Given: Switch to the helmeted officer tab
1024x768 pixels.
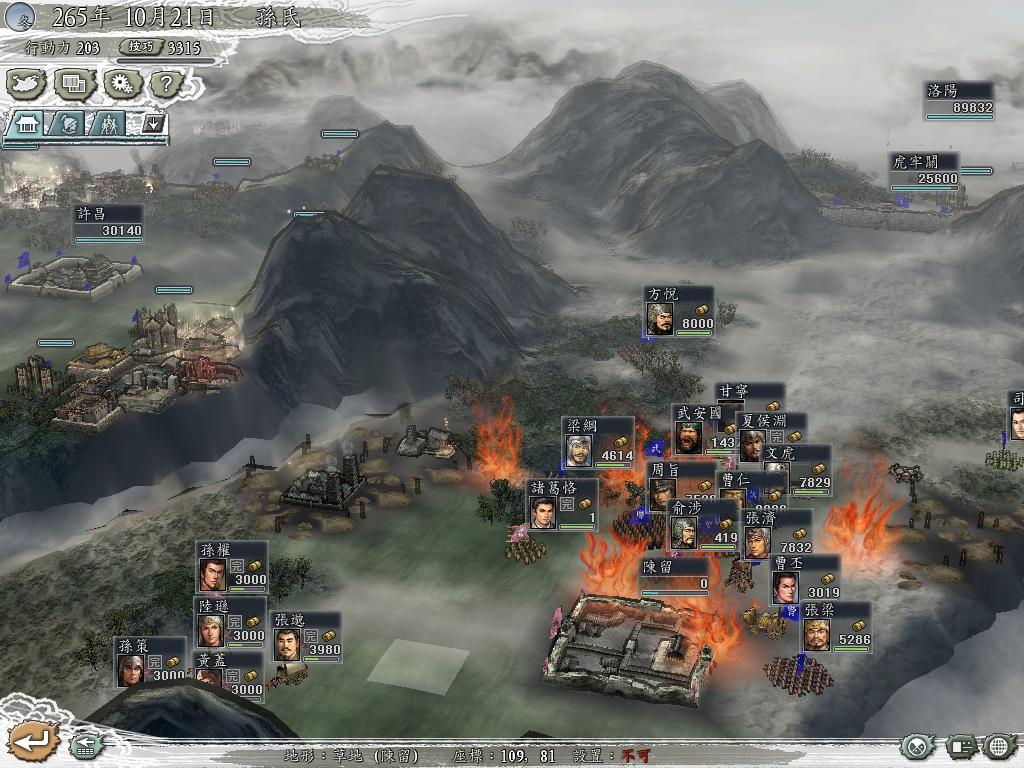Looking at the screenshot, I should [x=68, y=124].
